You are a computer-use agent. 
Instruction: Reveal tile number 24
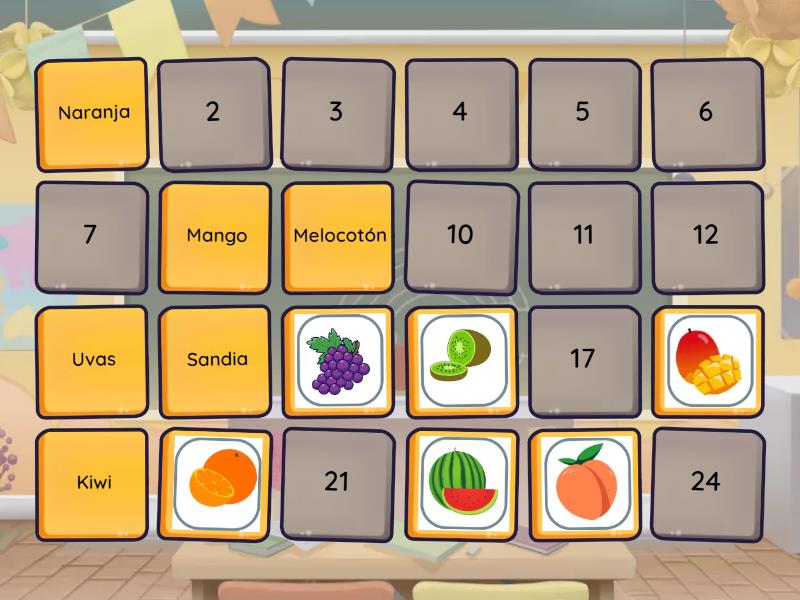pyautogui.click(x=706, y=483)
